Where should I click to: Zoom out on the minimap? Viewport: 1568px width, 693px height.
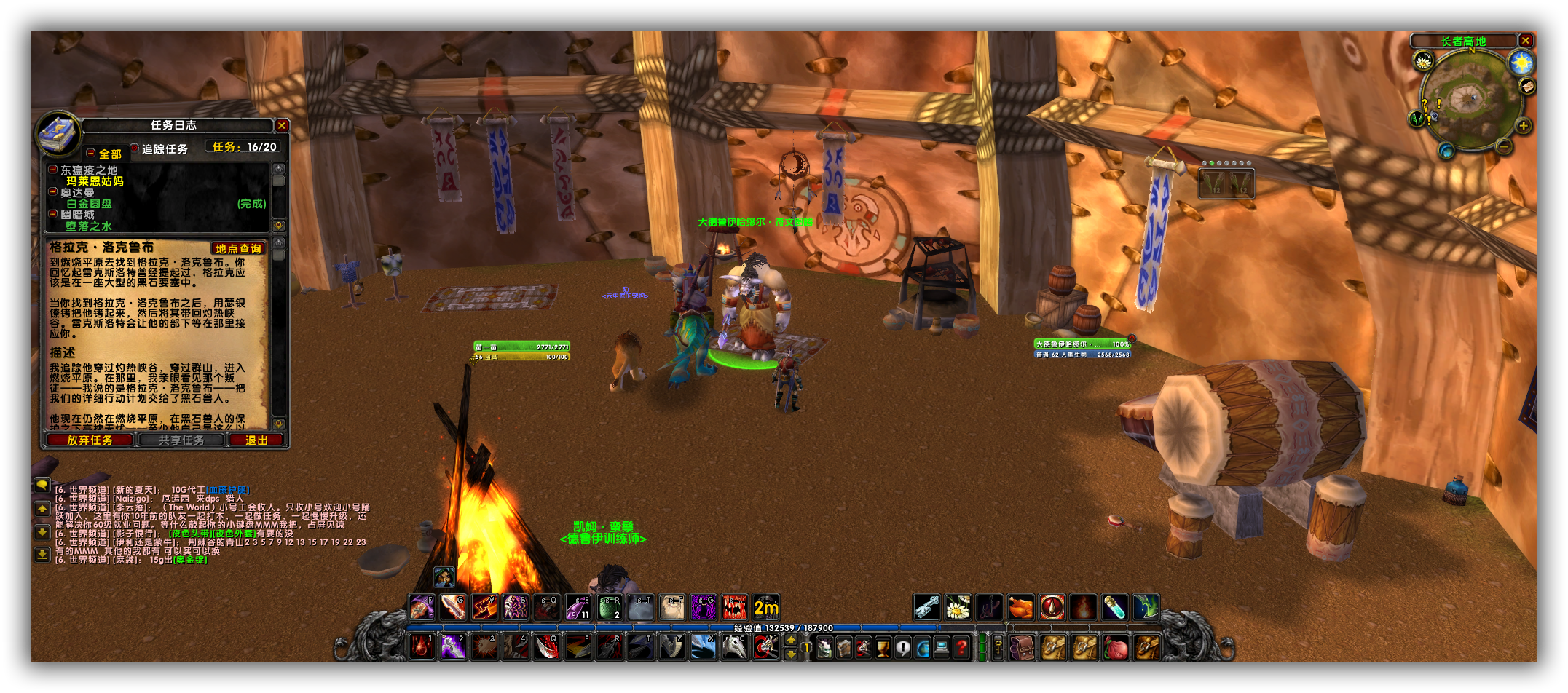click(1504, 146)
